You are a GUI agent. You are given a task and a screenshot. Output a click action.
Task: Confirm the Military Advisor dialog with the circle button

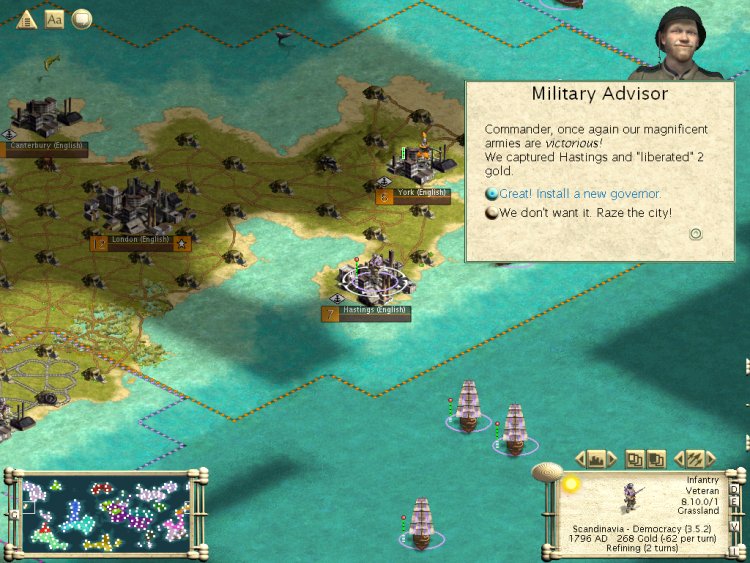[x=696, y=234]
